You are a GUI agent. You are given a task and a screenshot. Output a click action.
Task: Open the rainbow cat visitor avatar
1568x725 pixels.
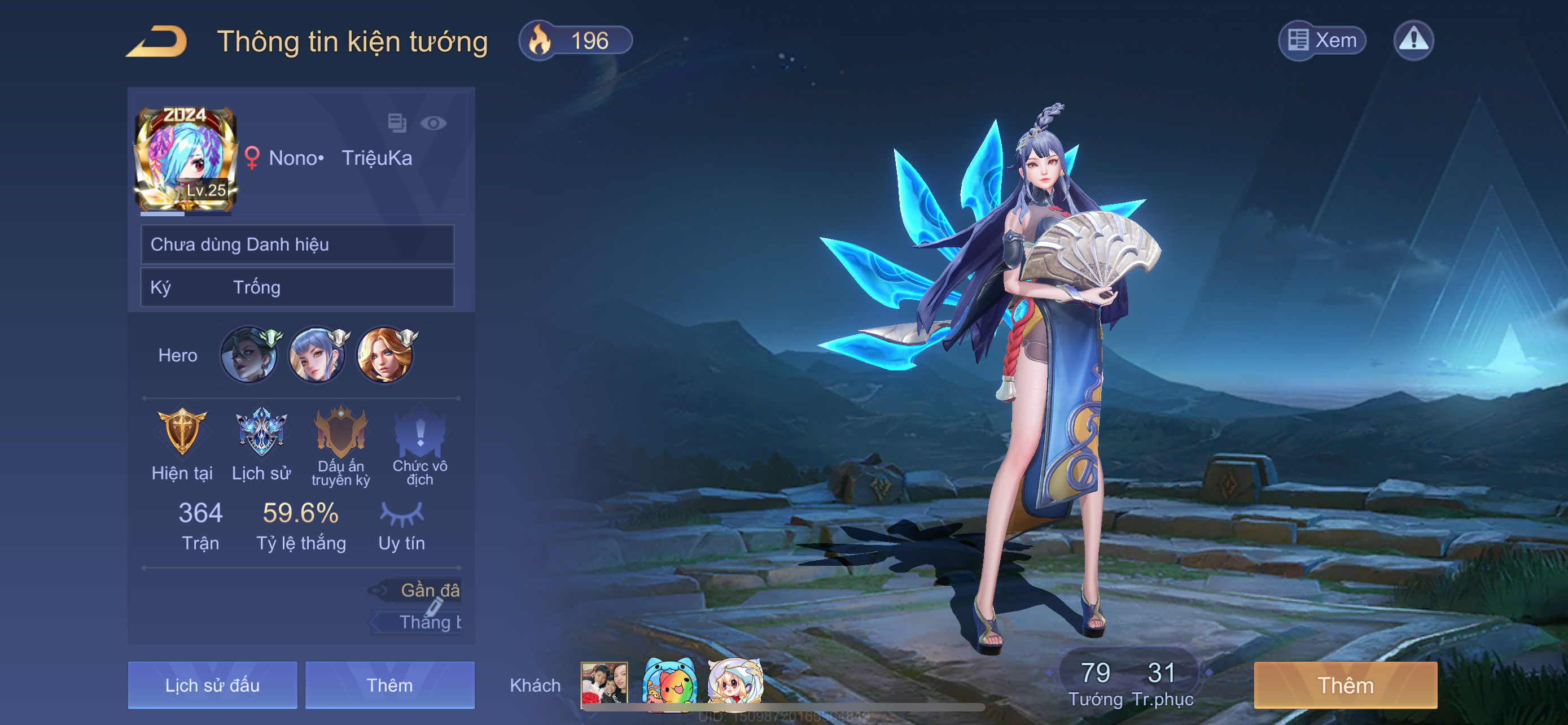point(669,683)
